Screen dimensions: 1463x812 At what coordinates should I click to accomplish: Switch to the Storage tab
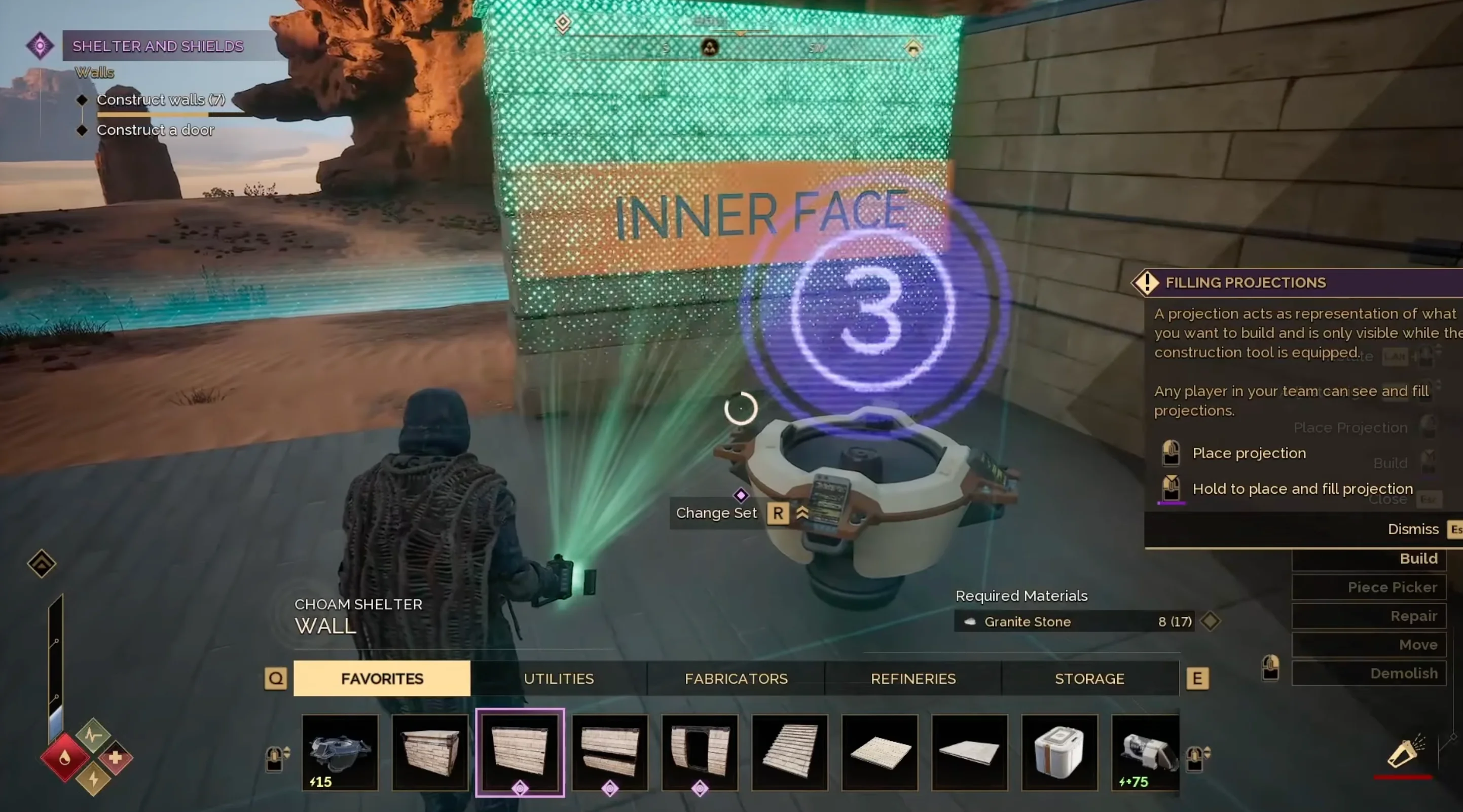click(x=1089, y=679)
